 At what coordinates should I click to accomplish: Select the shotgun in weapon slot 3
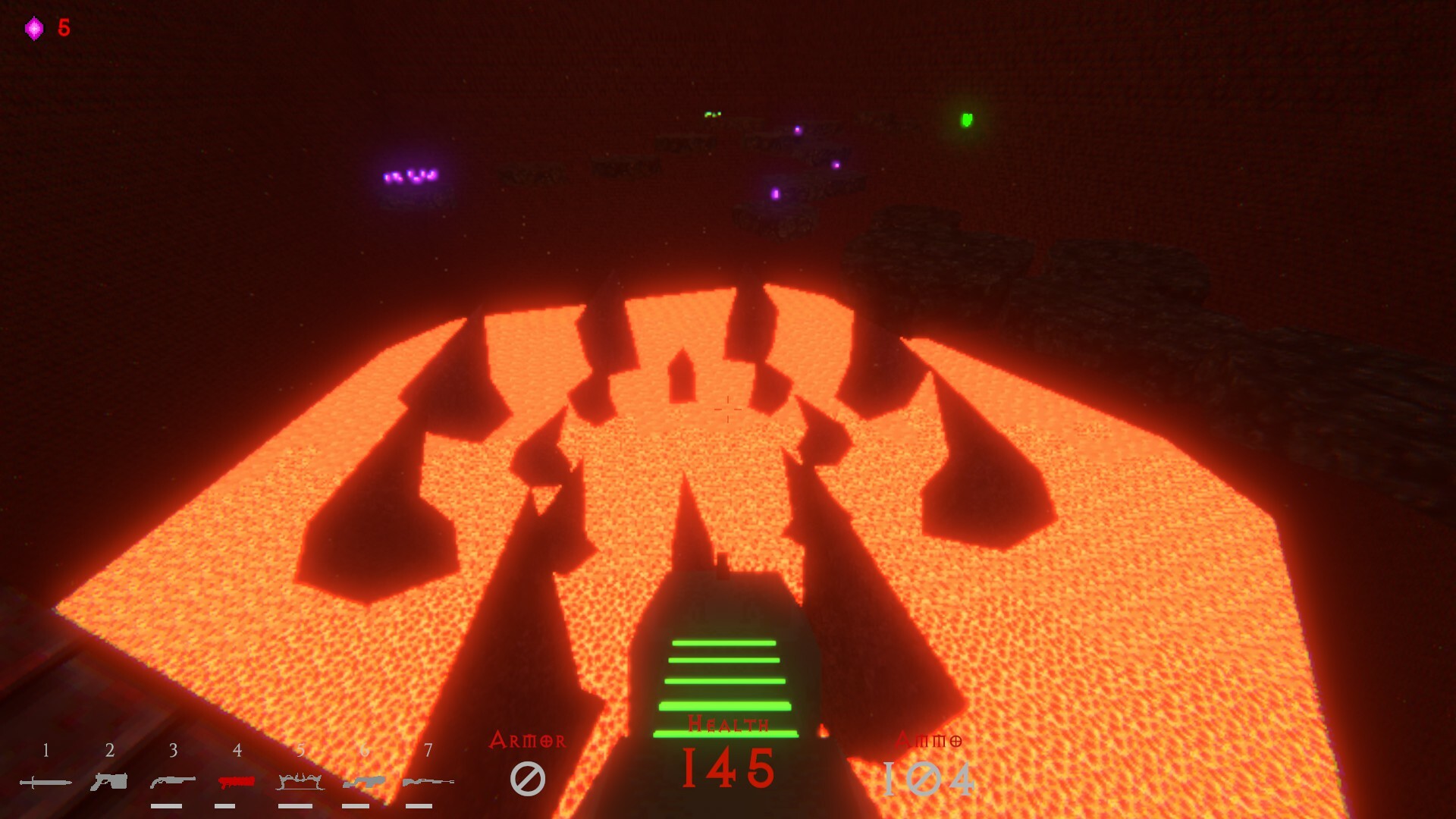173,781
